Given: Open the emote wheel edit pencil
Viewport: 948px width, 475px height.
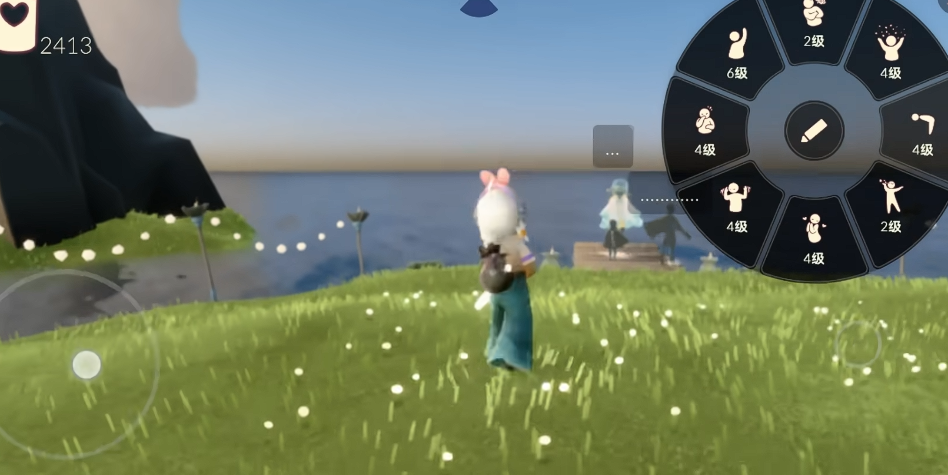Looking at the screenshot, I should pos(813,130).
